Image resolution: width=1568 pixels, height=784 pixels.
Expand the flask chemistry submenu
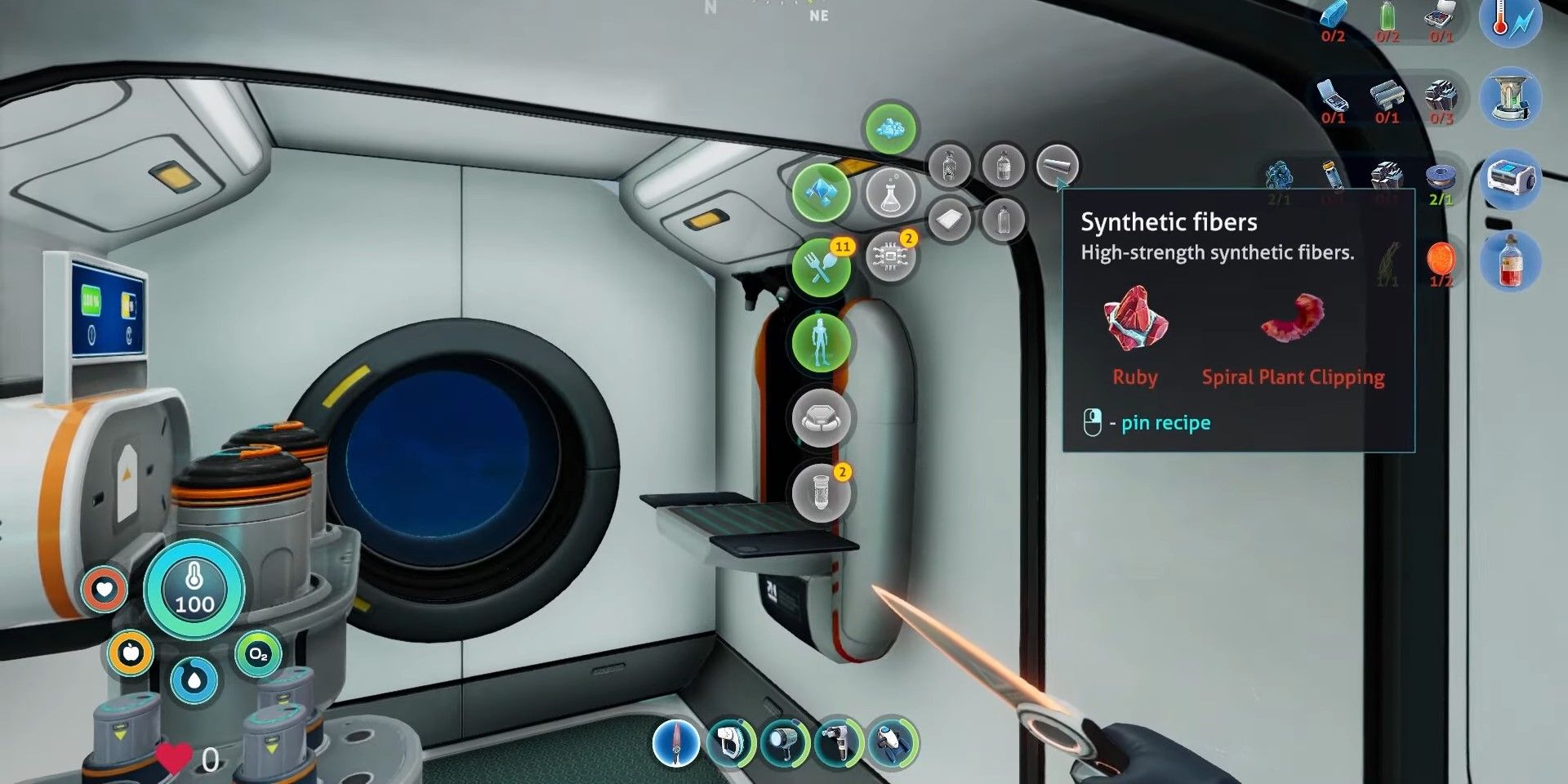[x=893, y=193]
